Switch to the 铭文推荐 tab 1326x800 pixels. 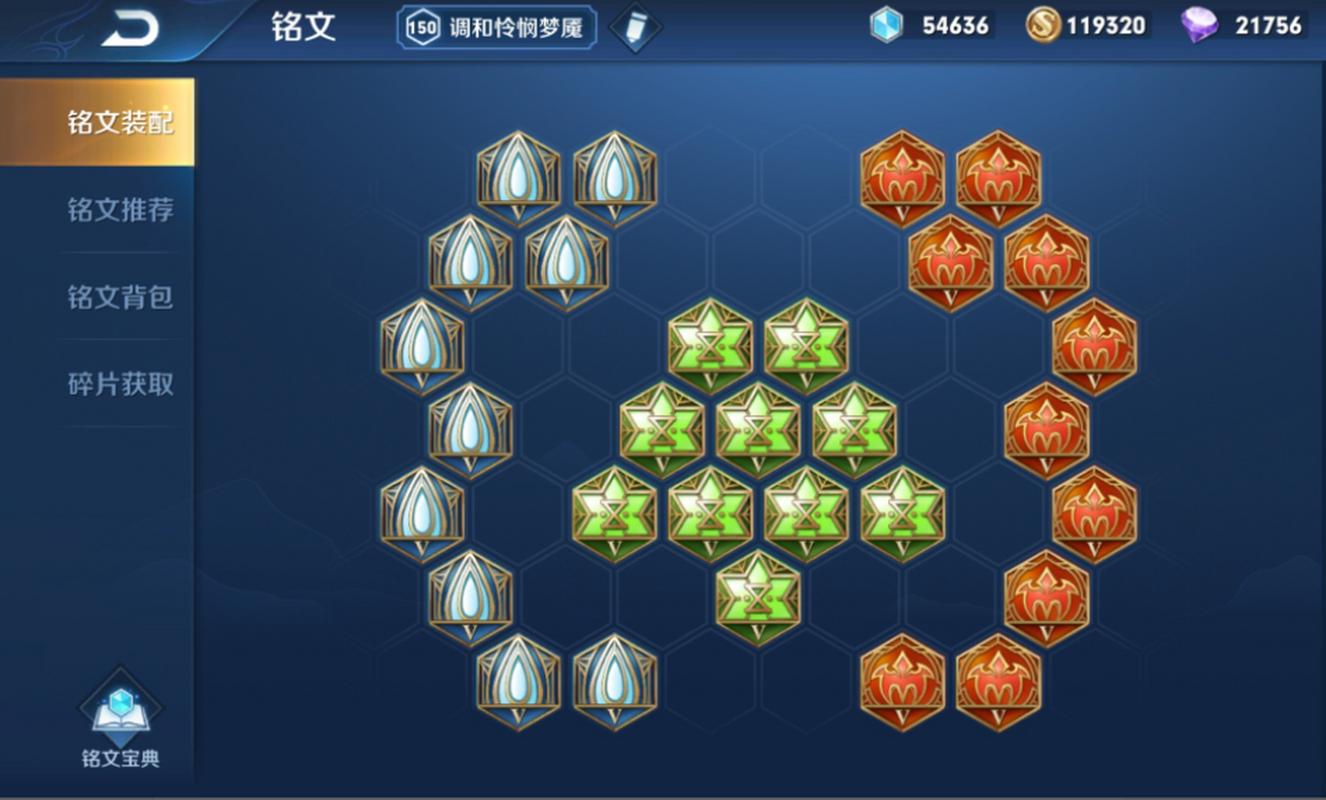119,210
